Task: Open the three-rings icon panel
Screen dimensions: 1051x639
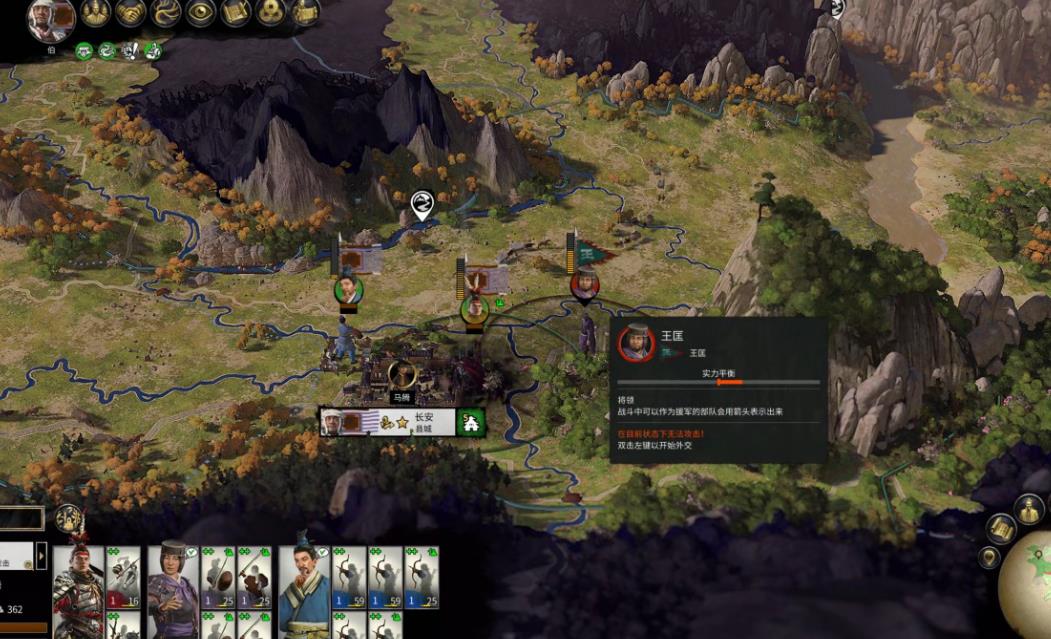Action: coord(270,12)
